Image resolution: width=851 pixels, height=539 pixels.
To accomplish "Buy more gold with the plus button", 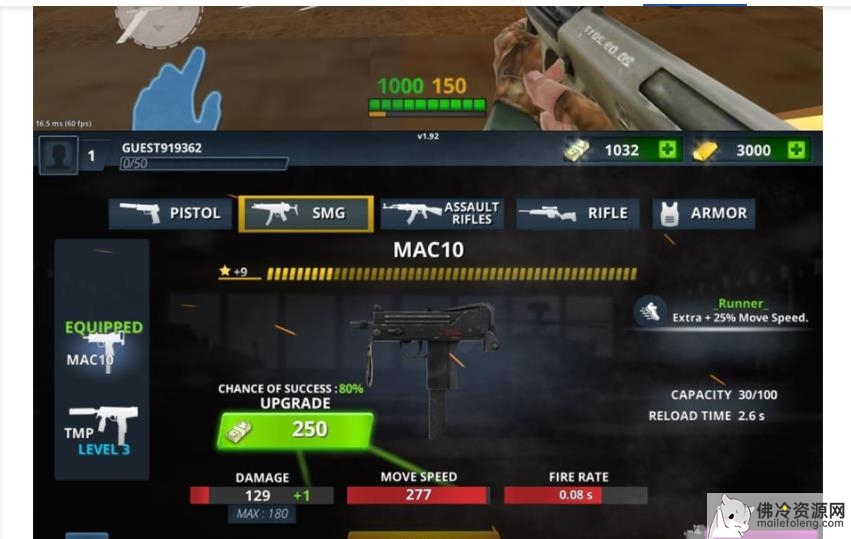I will tap(796, 150).
